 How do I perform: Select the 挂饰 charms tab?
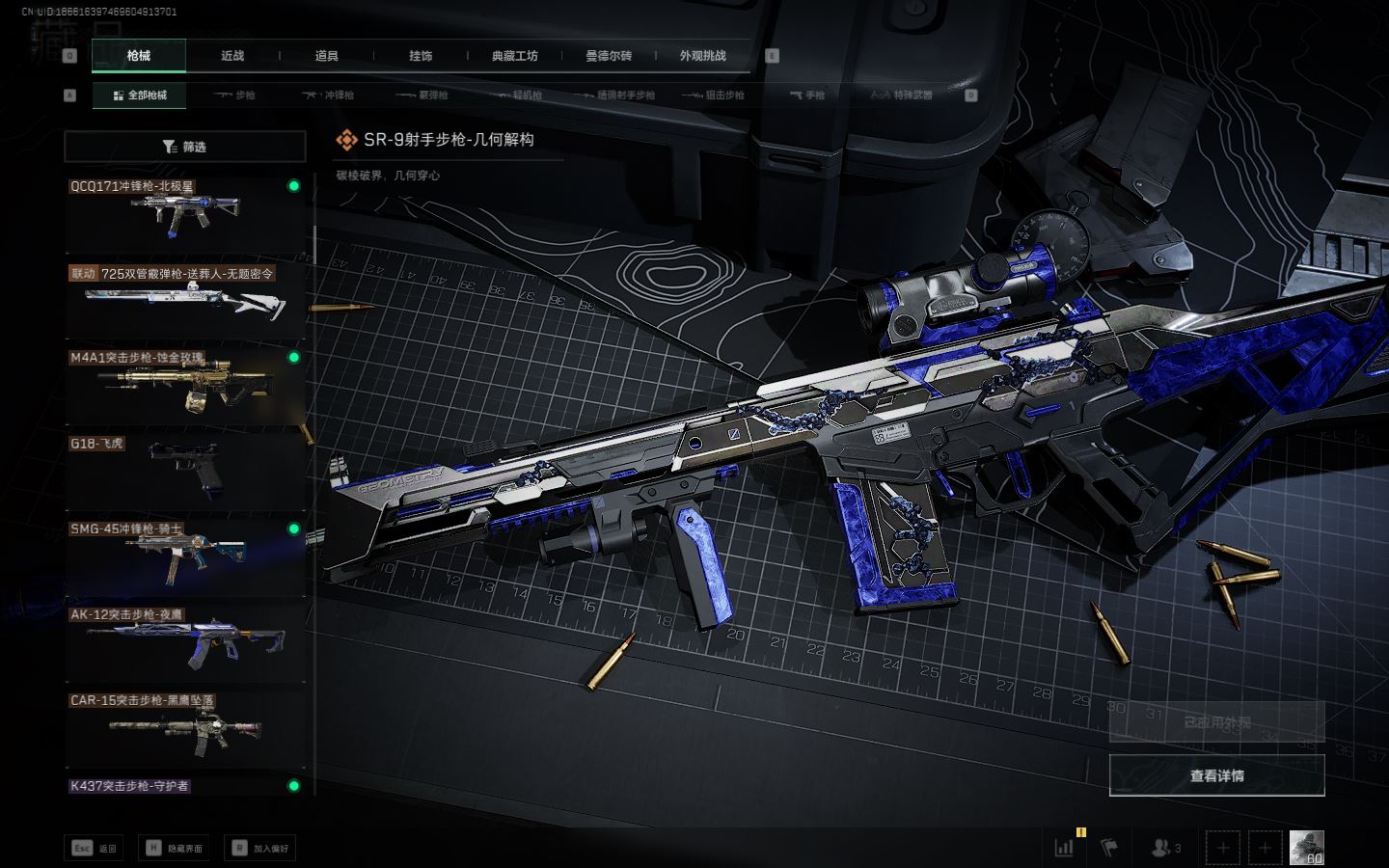pos(421,56)
